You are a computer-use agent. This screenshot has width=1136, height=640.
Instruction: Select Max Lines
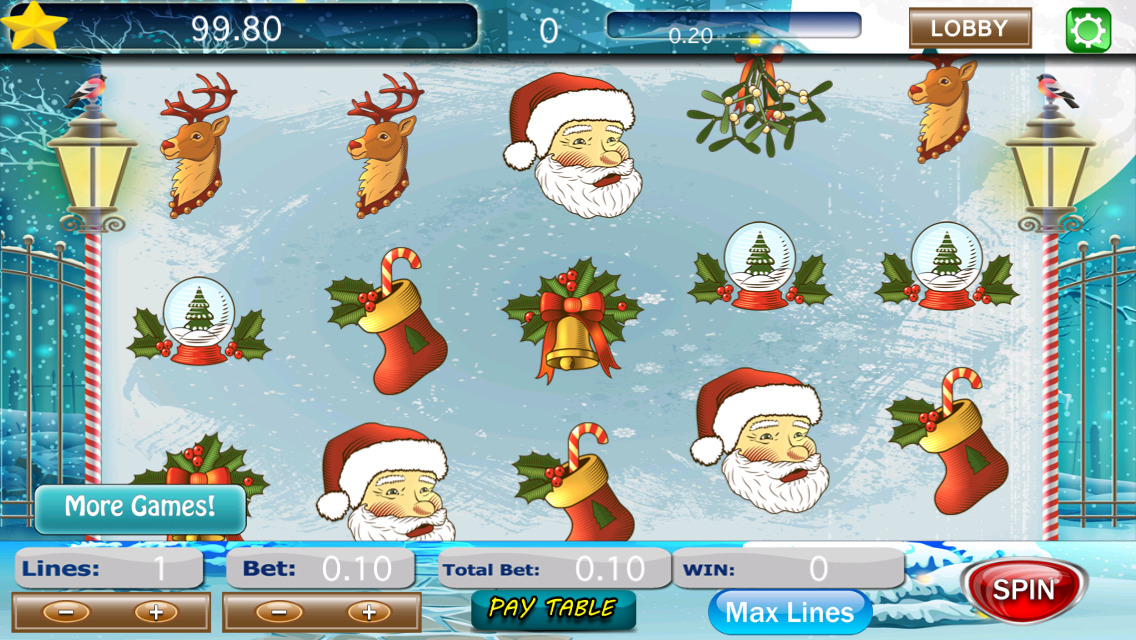[x=789, y=612]
